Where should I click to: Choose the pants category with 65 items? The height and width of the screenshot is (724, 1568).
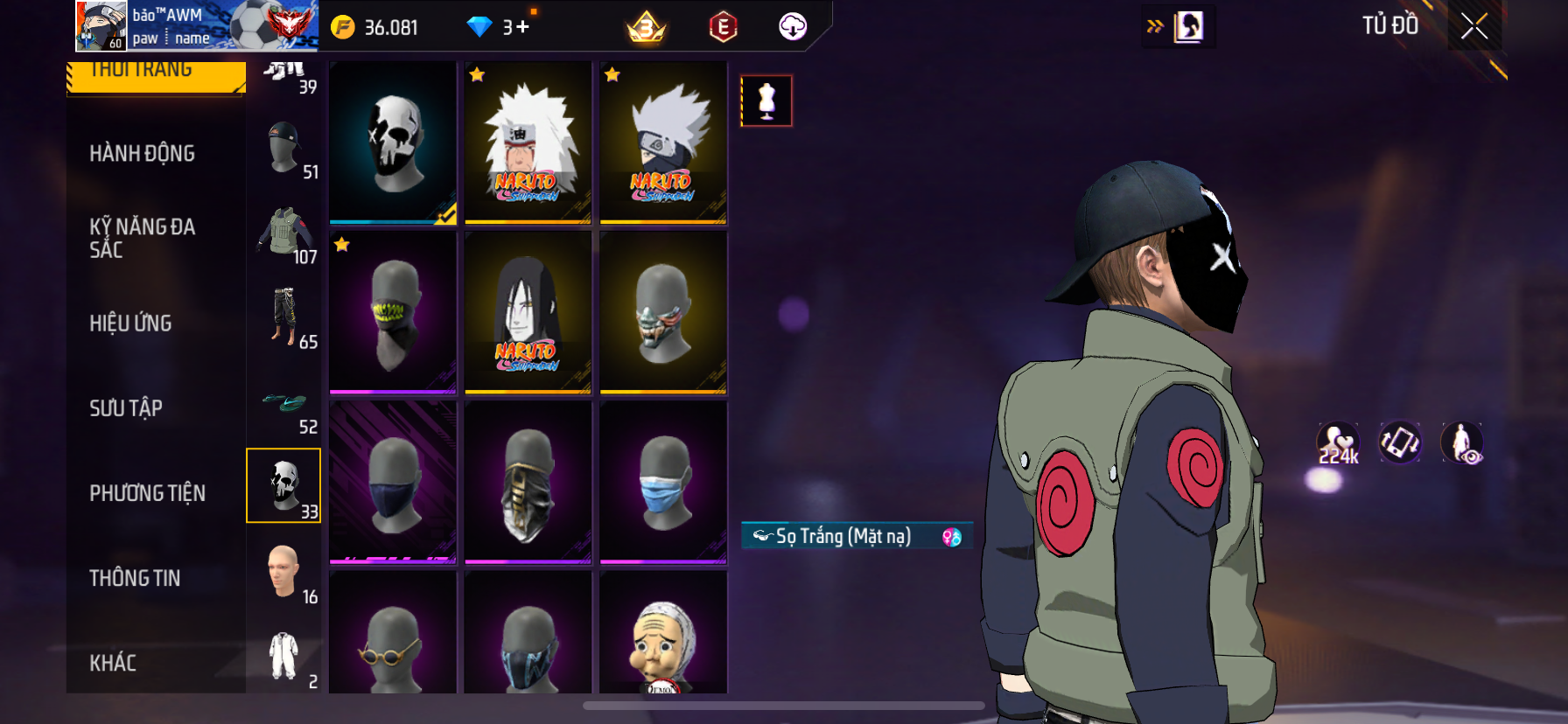click(284, 317)
